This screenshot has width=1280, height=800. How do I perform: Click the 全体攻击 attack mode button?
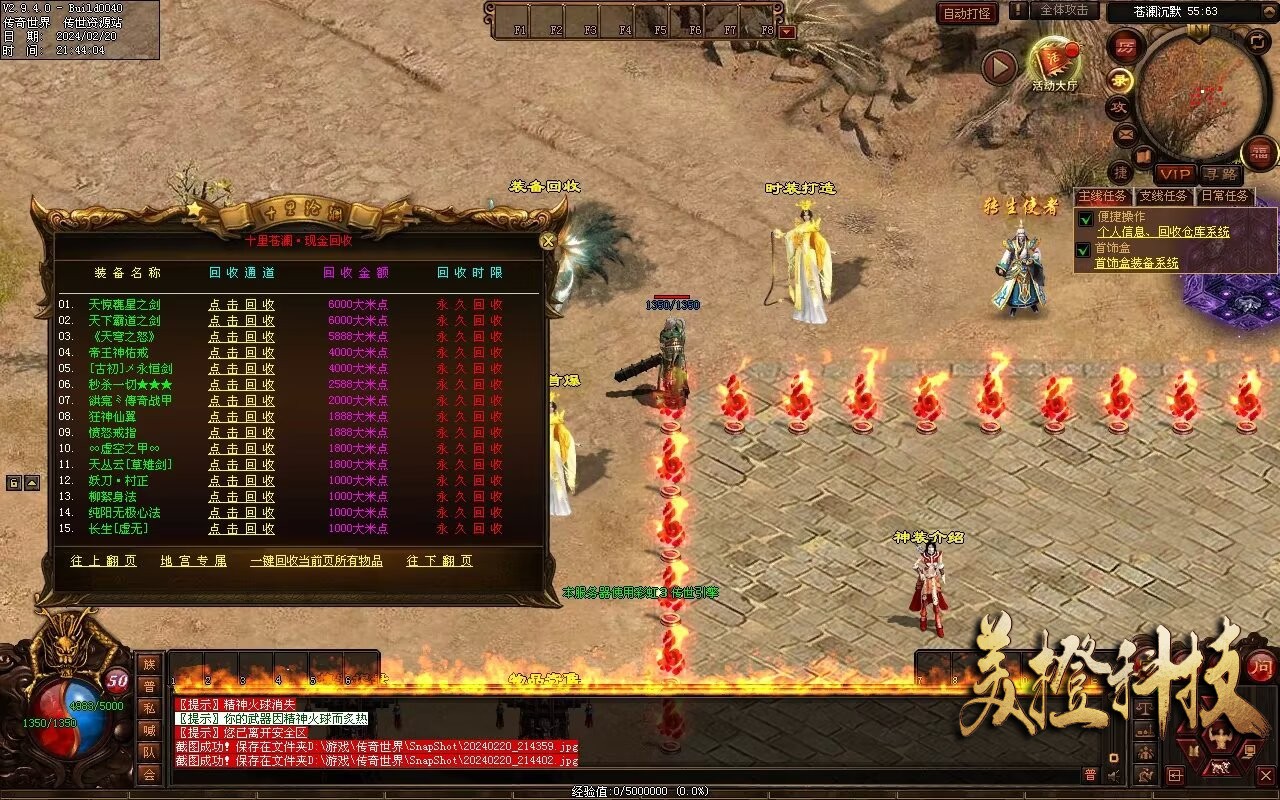coord(1064,10)
